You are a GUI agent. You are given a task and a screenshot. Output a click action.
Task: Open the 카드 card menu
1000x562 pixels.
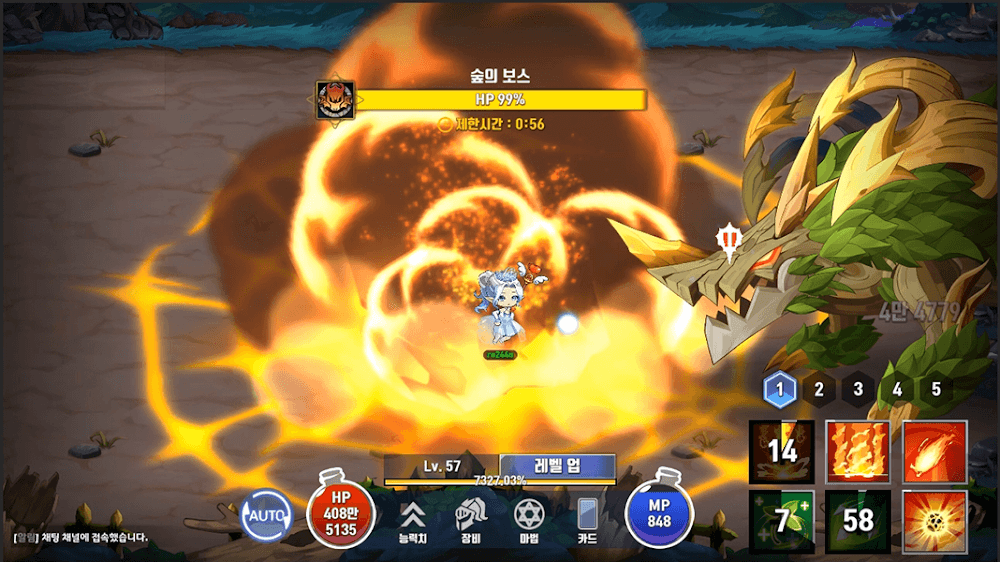coord(587,520)
